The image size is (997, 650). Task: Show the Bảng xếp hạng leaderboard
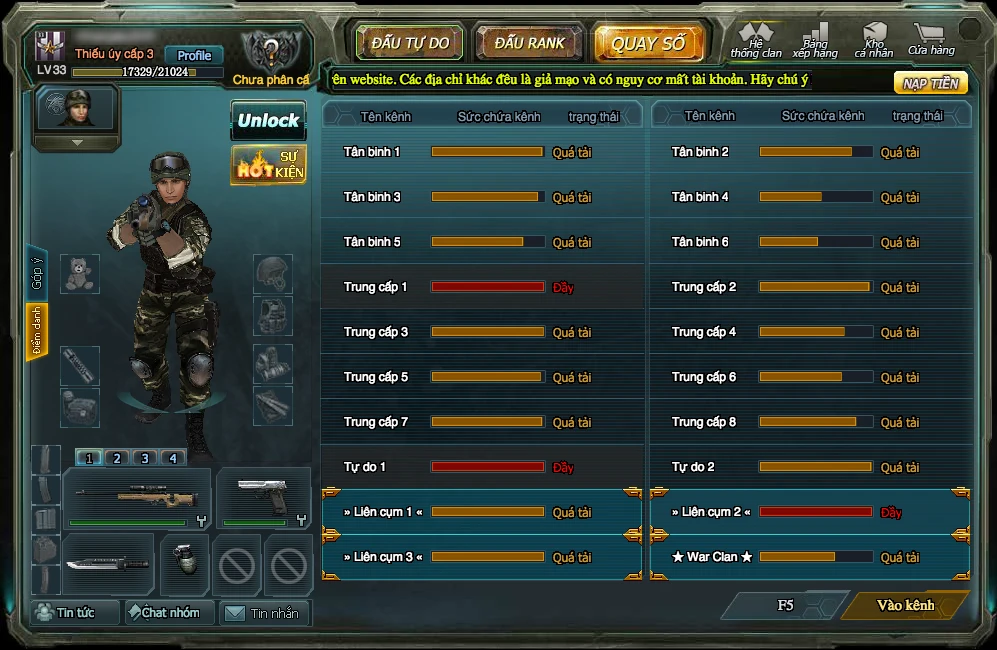tap(815, 40)
